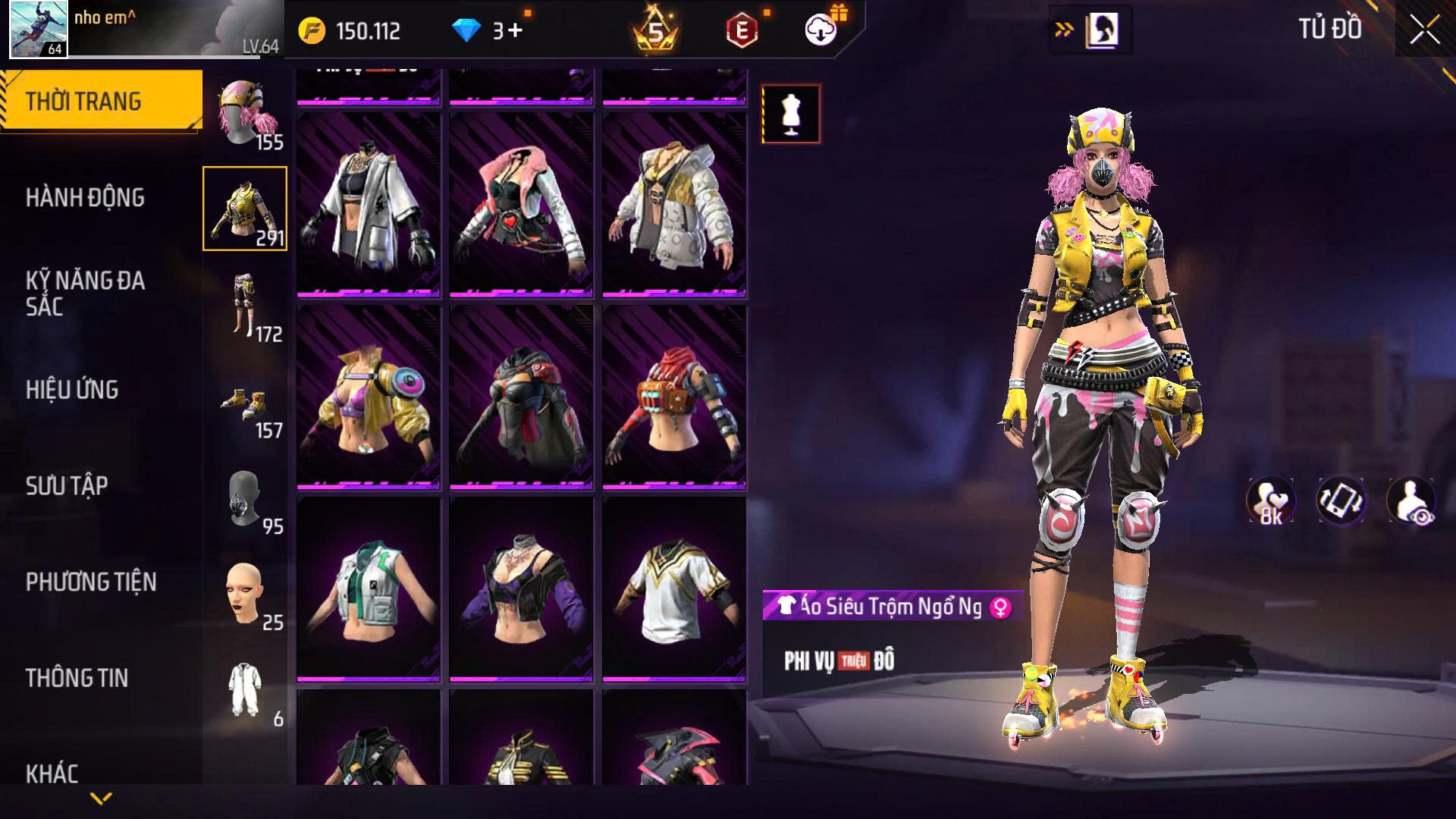This screenshot has height=819, width=1456.
Task: Switch to the Hành Động tab
Action: [85, 198]
